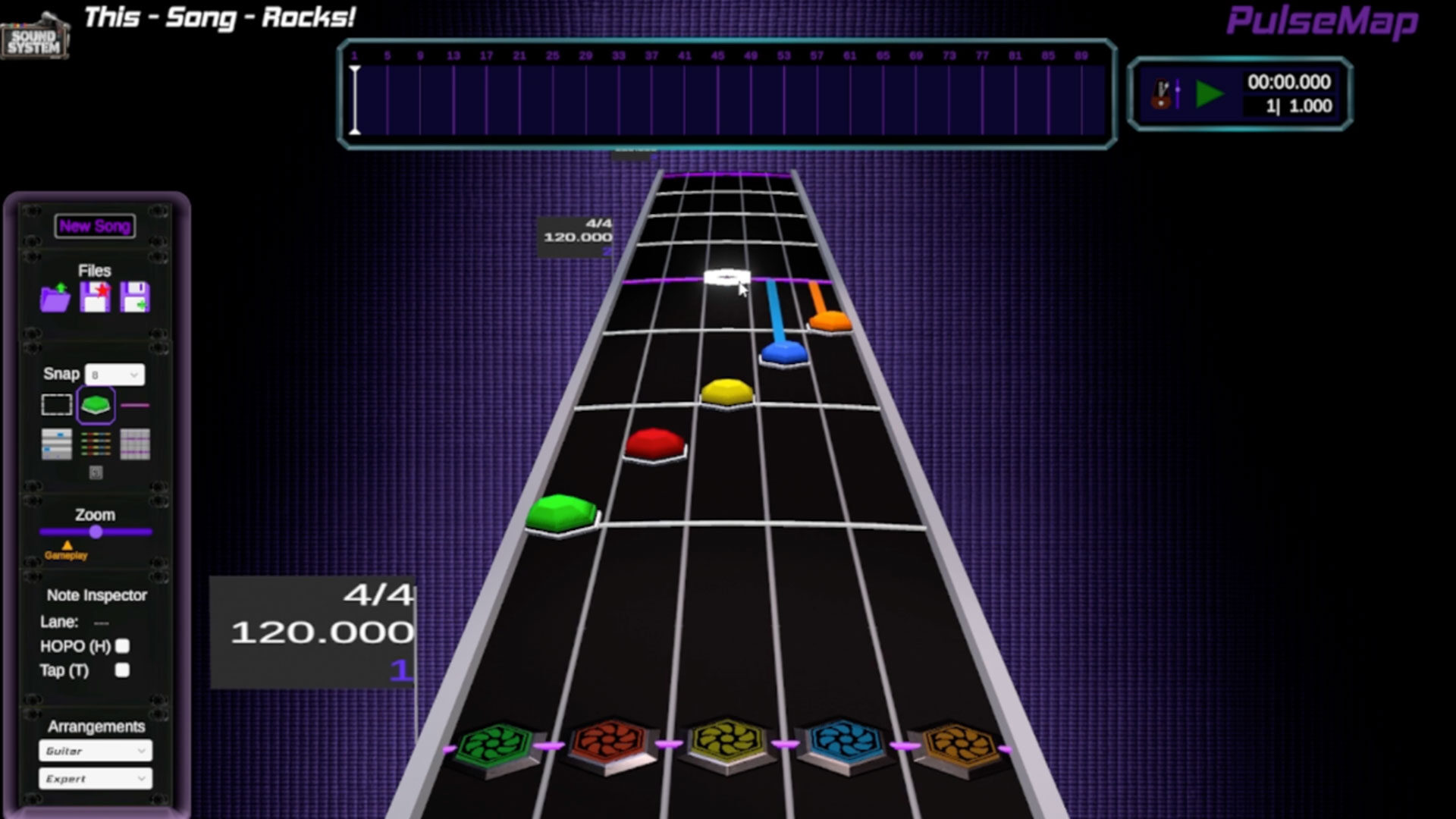Select the dashed rectangle selection tool
This screenshot has width=1456, height=819.
pos(57,406)
